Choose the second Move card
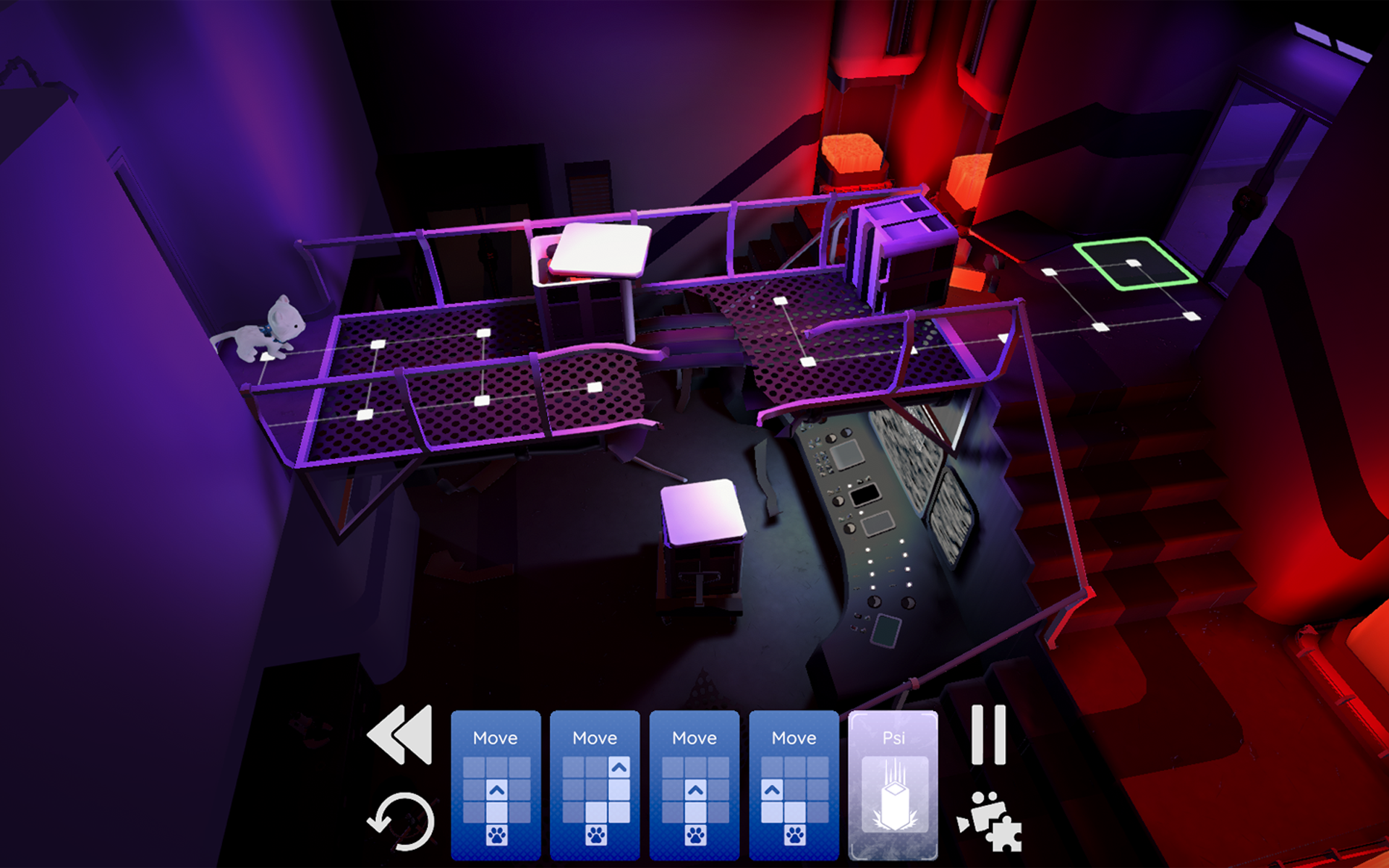Viewport: 1389px width, 868px height. coord(595,785)
